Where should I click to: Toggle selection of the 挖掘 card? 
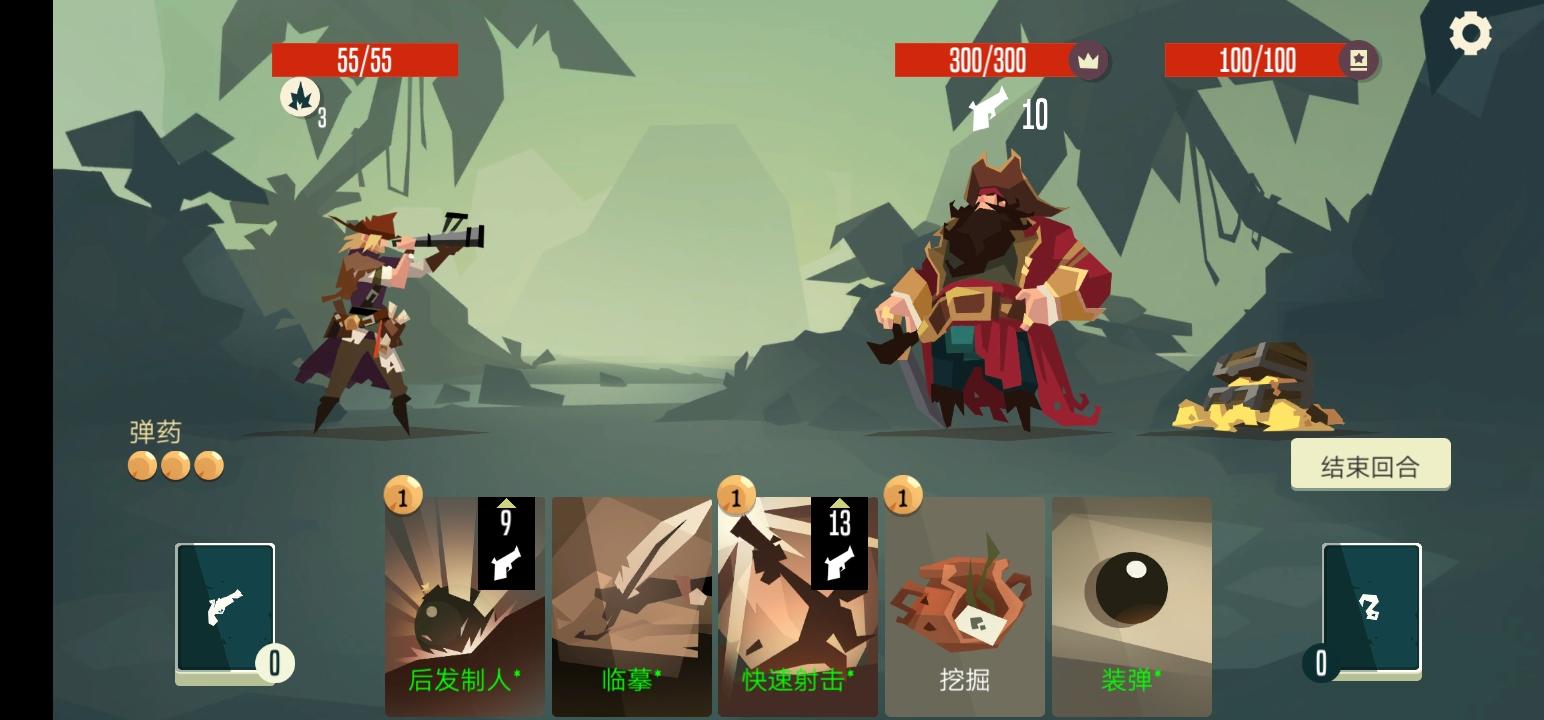coord(963,600)
